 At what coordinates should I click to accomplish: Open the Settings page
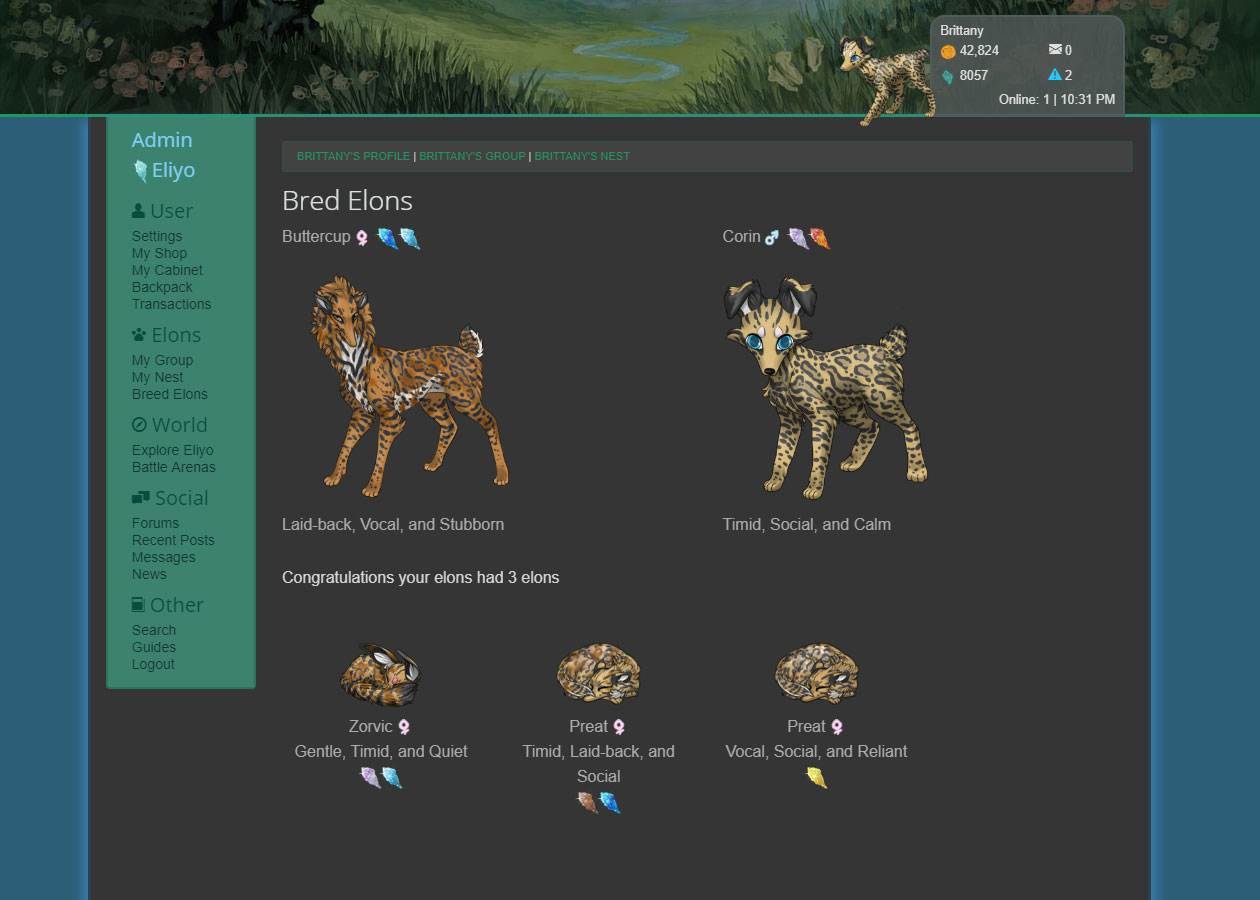coord(157,236)
